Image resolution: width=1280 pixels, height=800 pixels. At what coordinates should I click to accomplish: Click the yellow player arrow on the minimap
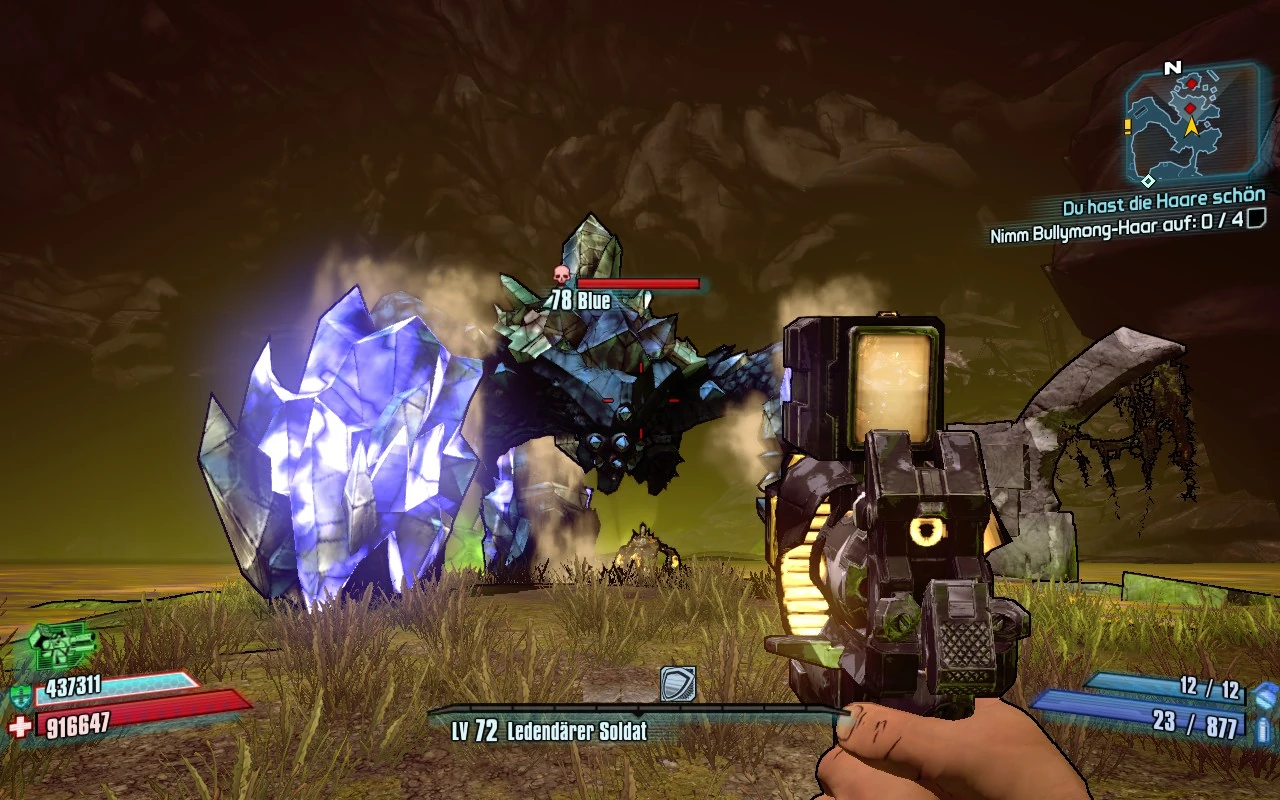[1190, 128]
